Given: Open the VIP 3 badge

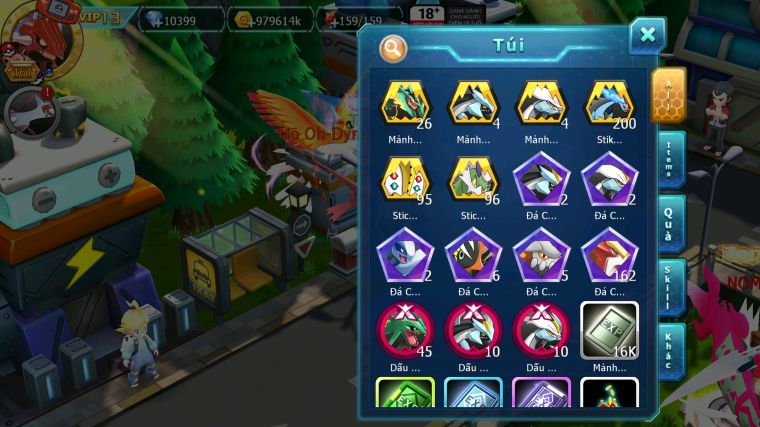Looking at the screenshot, I should pyautogui.click(x=98, y=17).
